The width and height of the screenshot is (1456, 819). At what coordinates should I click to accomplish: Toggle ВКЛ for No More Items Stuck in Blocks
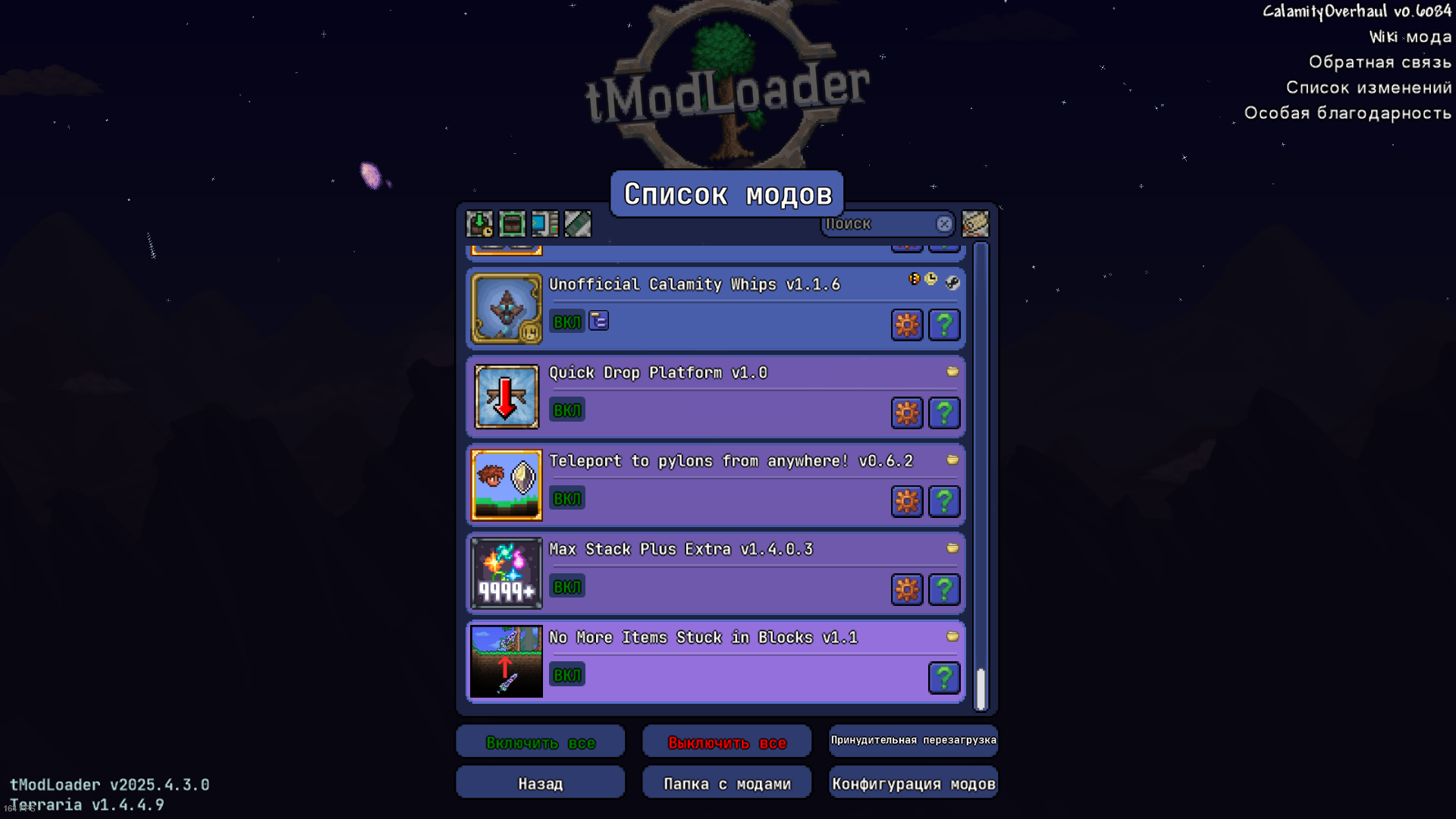click(x=566, y=674)
